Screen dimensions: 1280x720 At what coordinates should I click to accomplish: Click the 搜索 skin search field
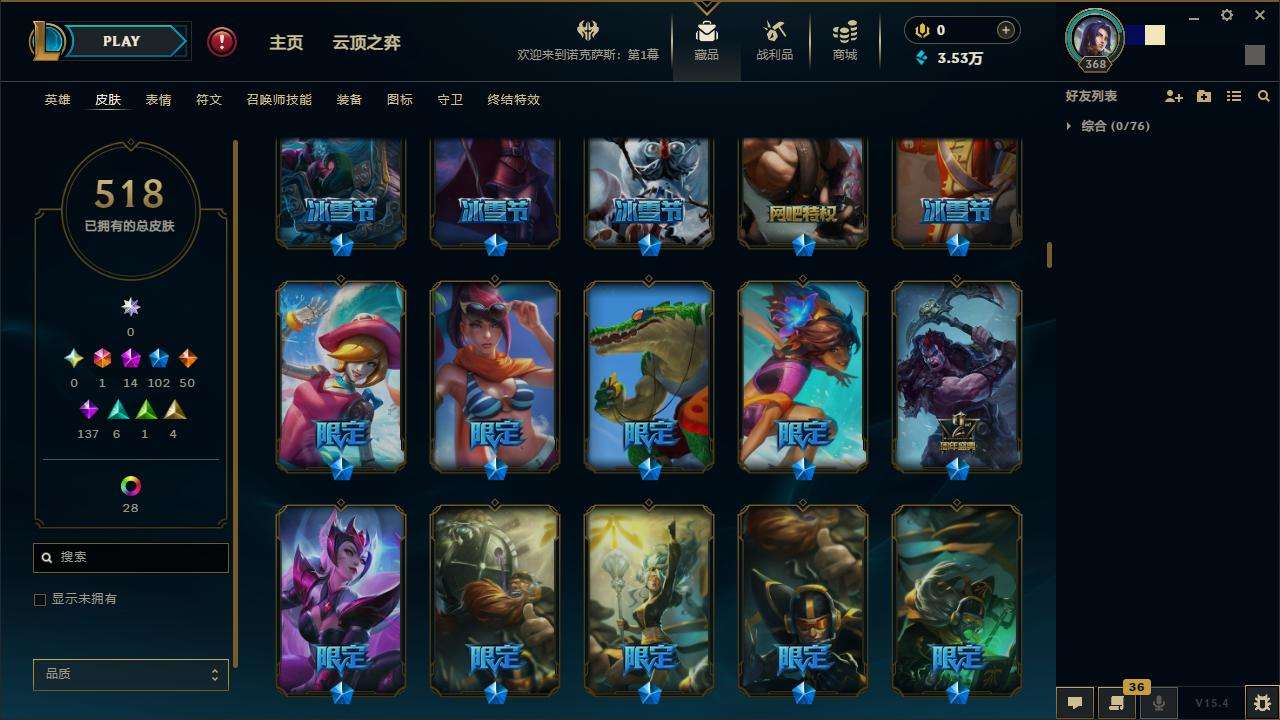pos(140,558)
